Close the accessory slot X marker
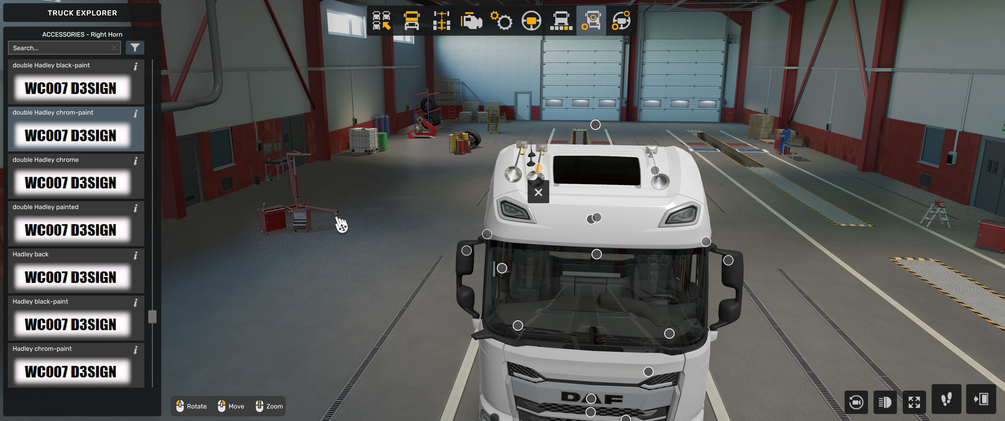 pos(538,192)
